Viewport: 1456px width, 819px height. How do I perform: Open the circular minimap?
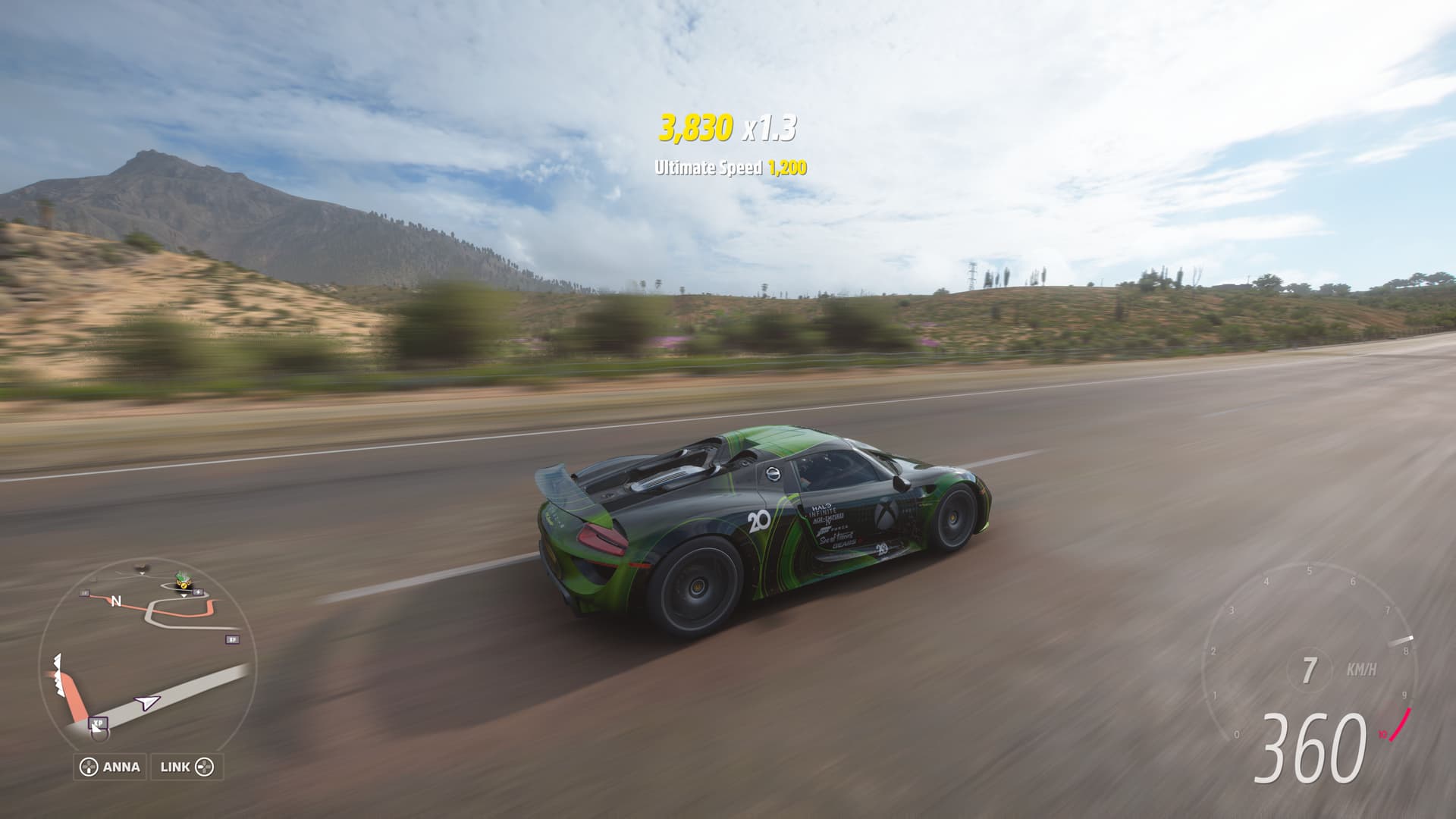(148, 652)
